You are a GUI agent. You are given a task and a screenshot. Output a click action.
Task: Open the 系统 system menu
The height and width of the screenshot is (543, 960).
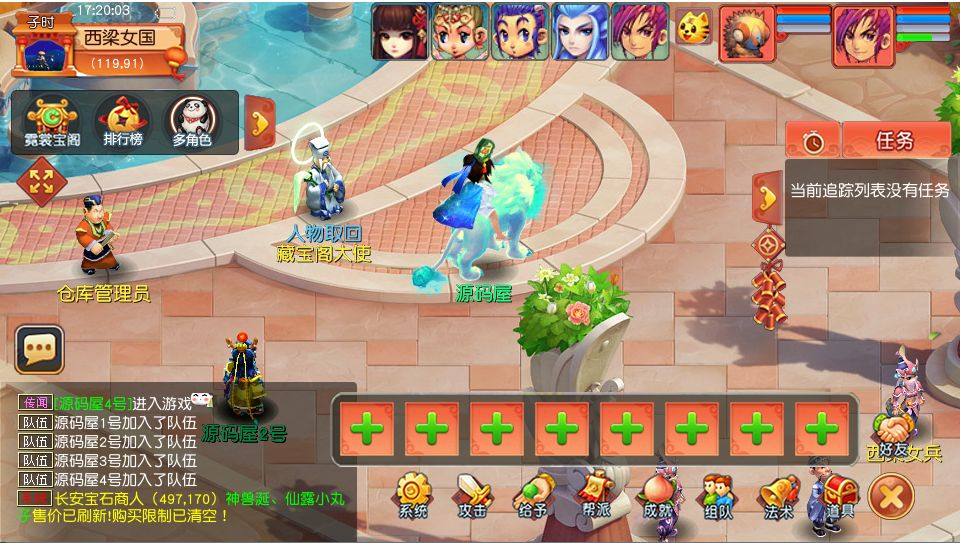412,495
